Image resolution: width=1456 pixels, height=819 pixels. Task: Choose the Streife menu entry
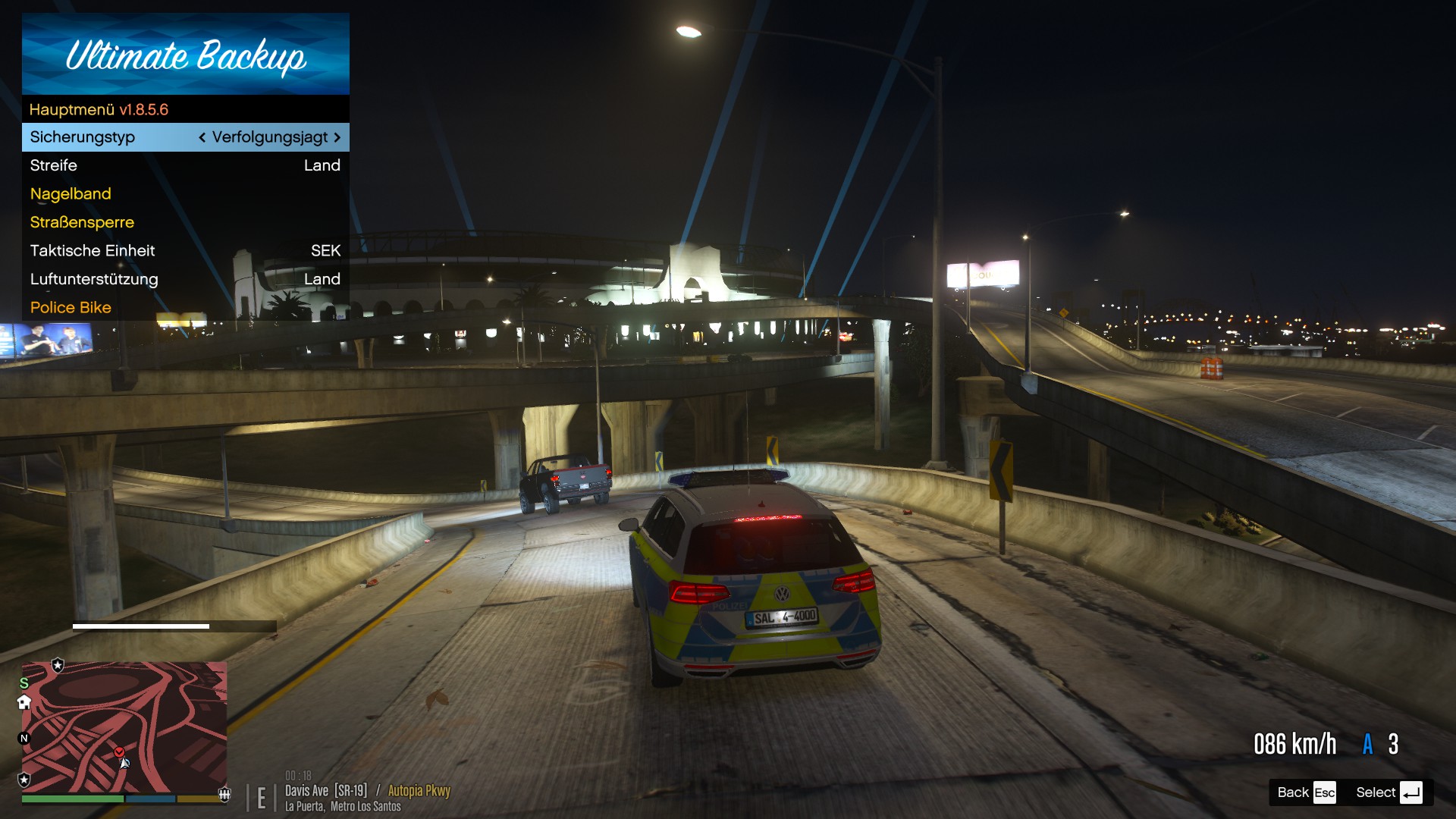[x=185, y=165]
